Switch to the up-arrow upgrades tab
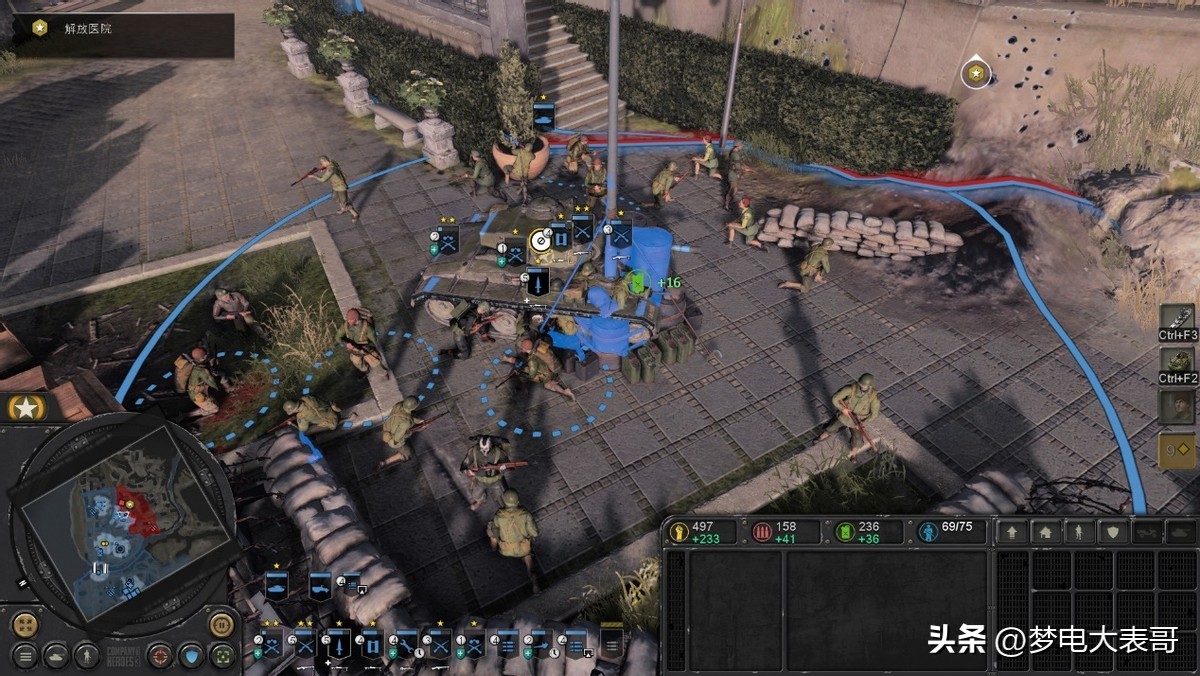Screen dimensions: 1200x676 click(1012, 532)
